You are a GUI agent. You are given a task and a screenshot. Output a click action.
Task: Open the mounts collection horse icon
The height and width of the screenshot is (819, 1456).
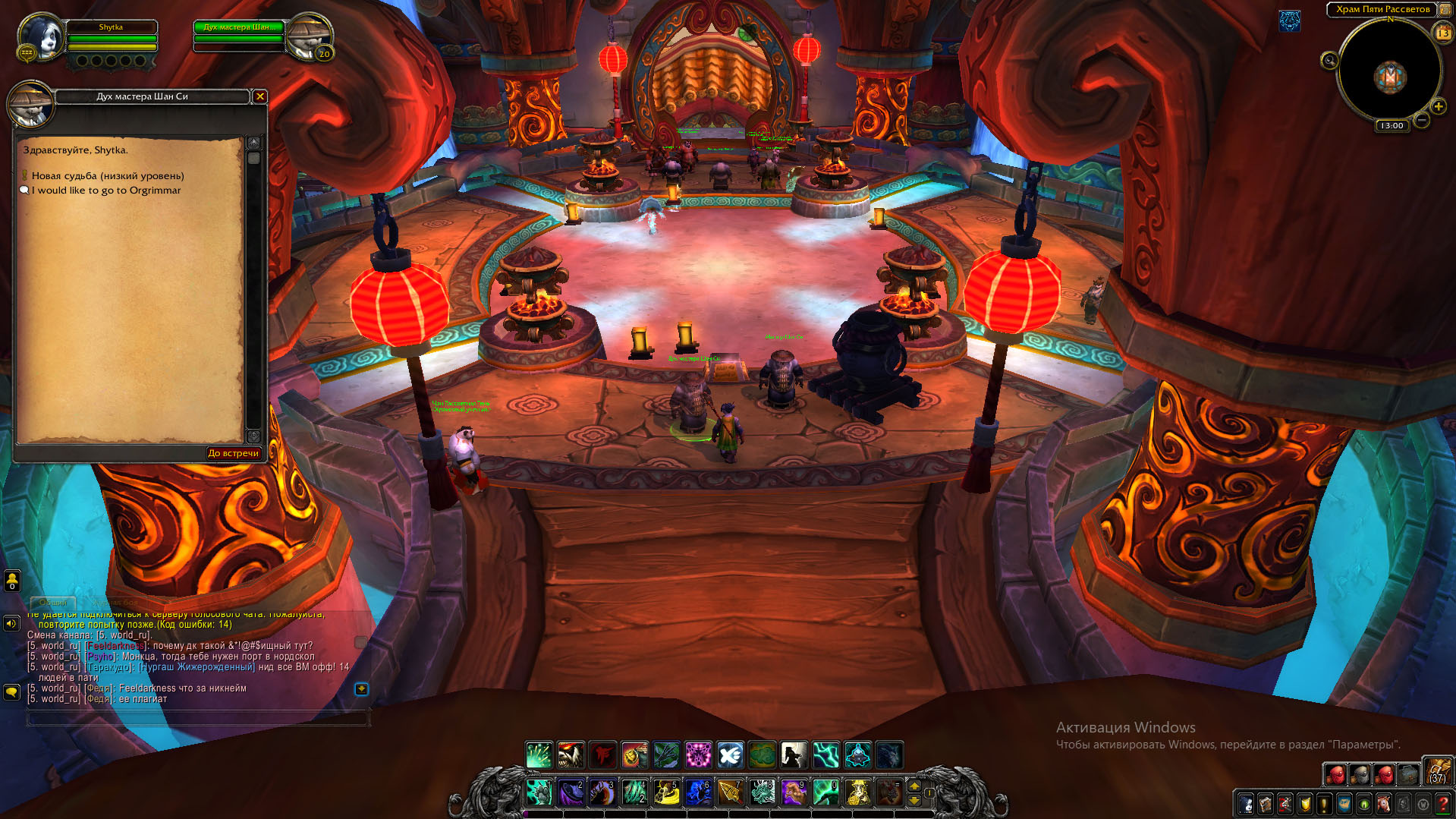1384,803
